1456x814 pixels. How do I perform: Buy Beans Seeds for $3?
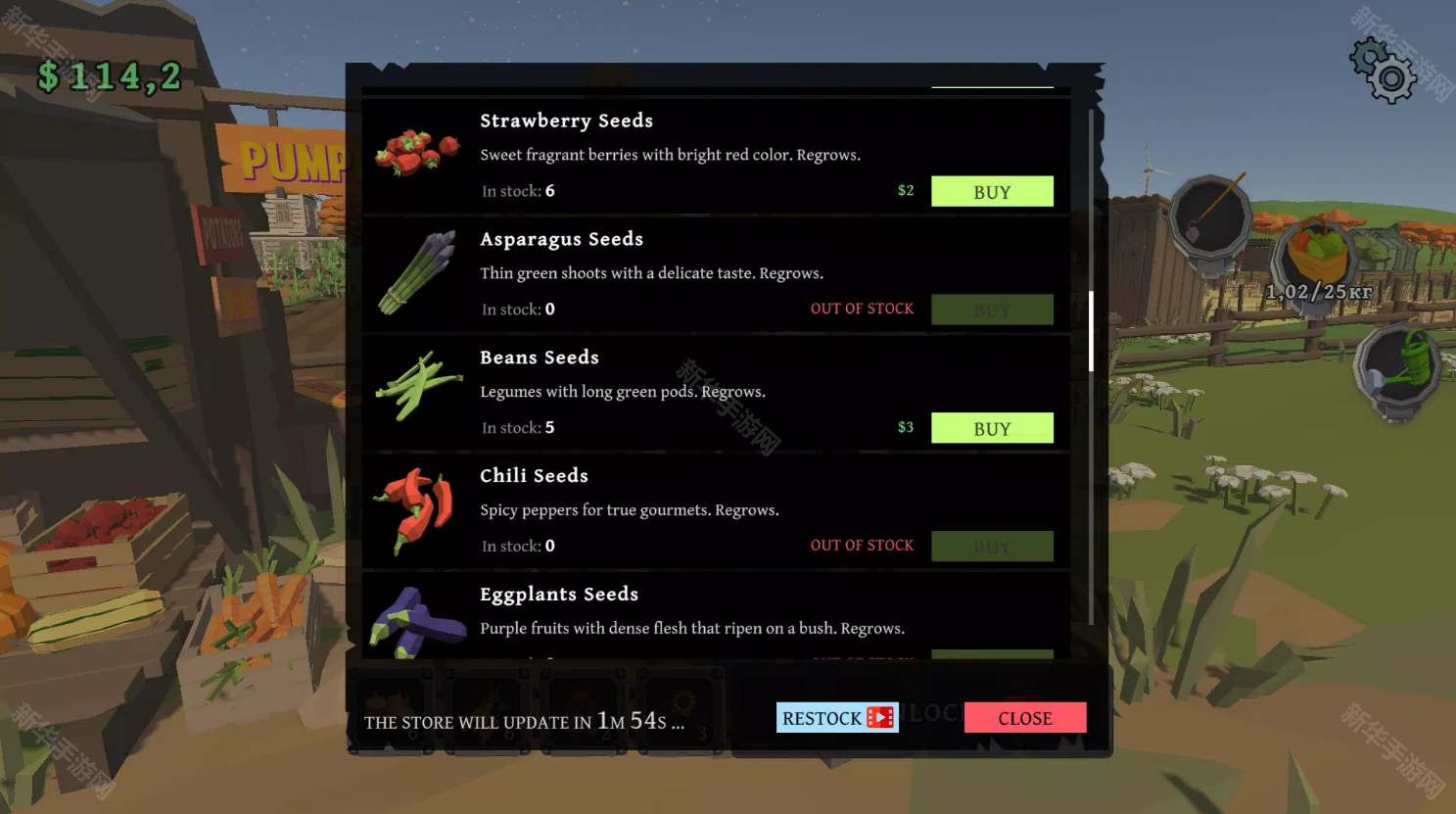tap(991, 428)
